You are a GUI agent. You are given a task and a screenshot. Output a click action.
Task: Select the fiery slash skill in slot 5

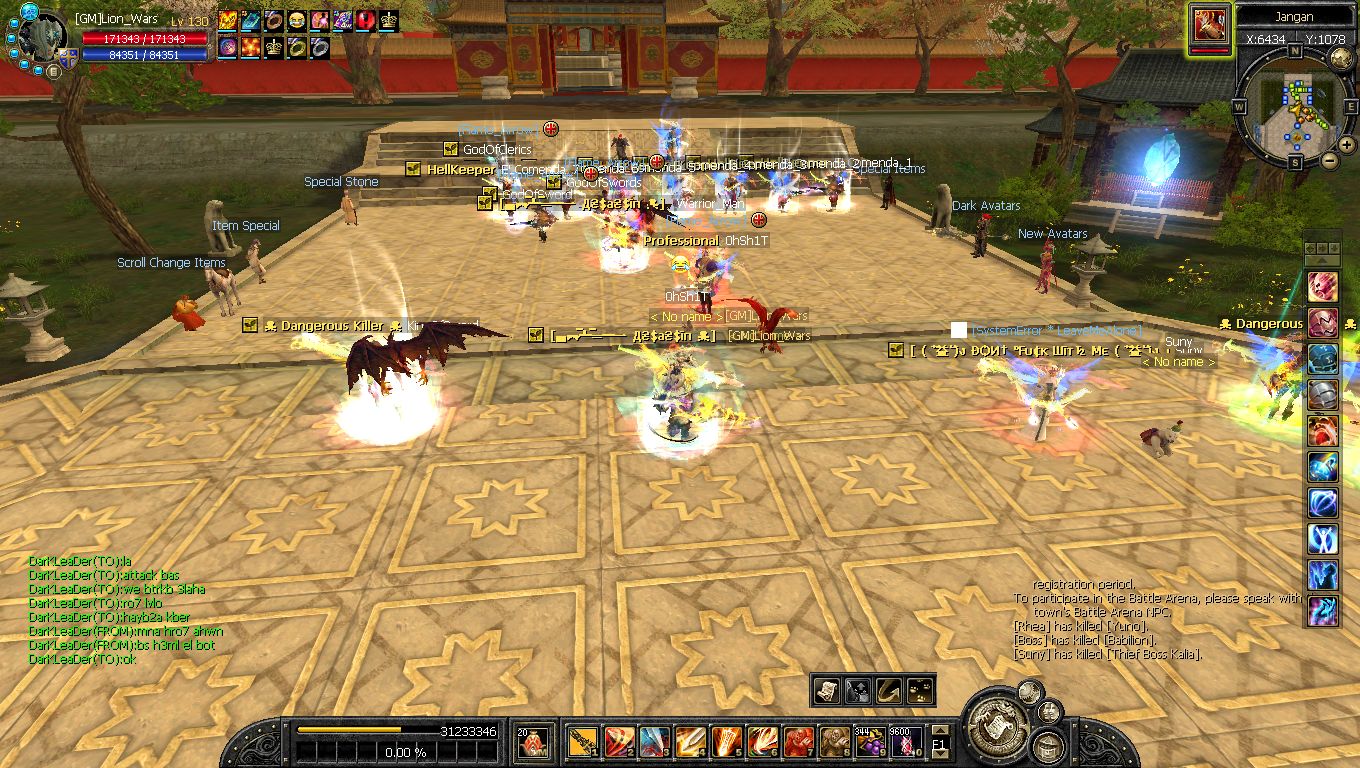click(x=726, y=741)
